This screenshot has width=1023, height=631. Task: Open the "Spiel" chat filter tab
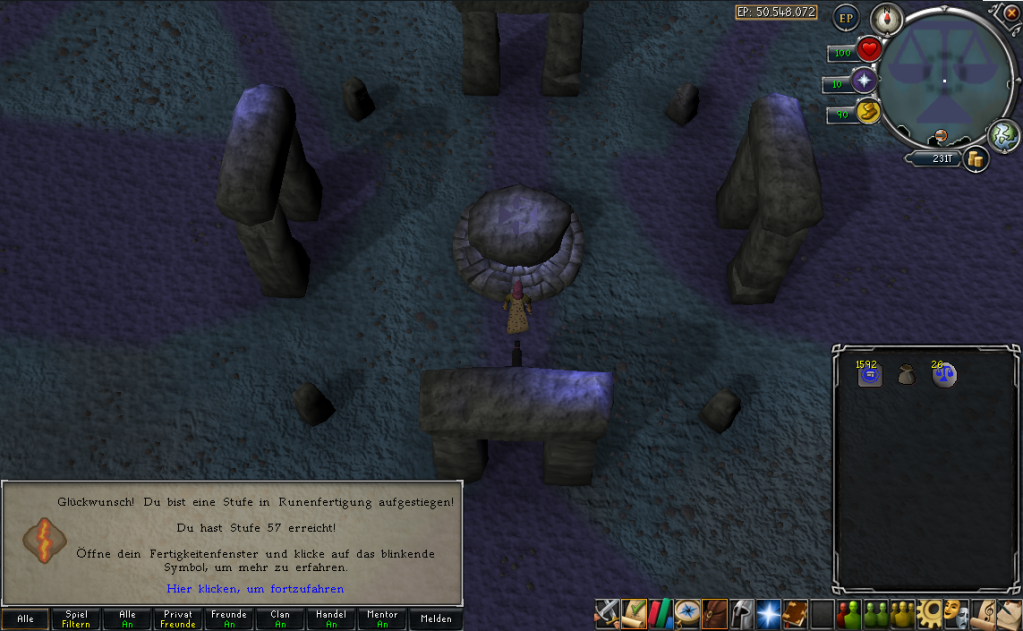coord(76,619)
